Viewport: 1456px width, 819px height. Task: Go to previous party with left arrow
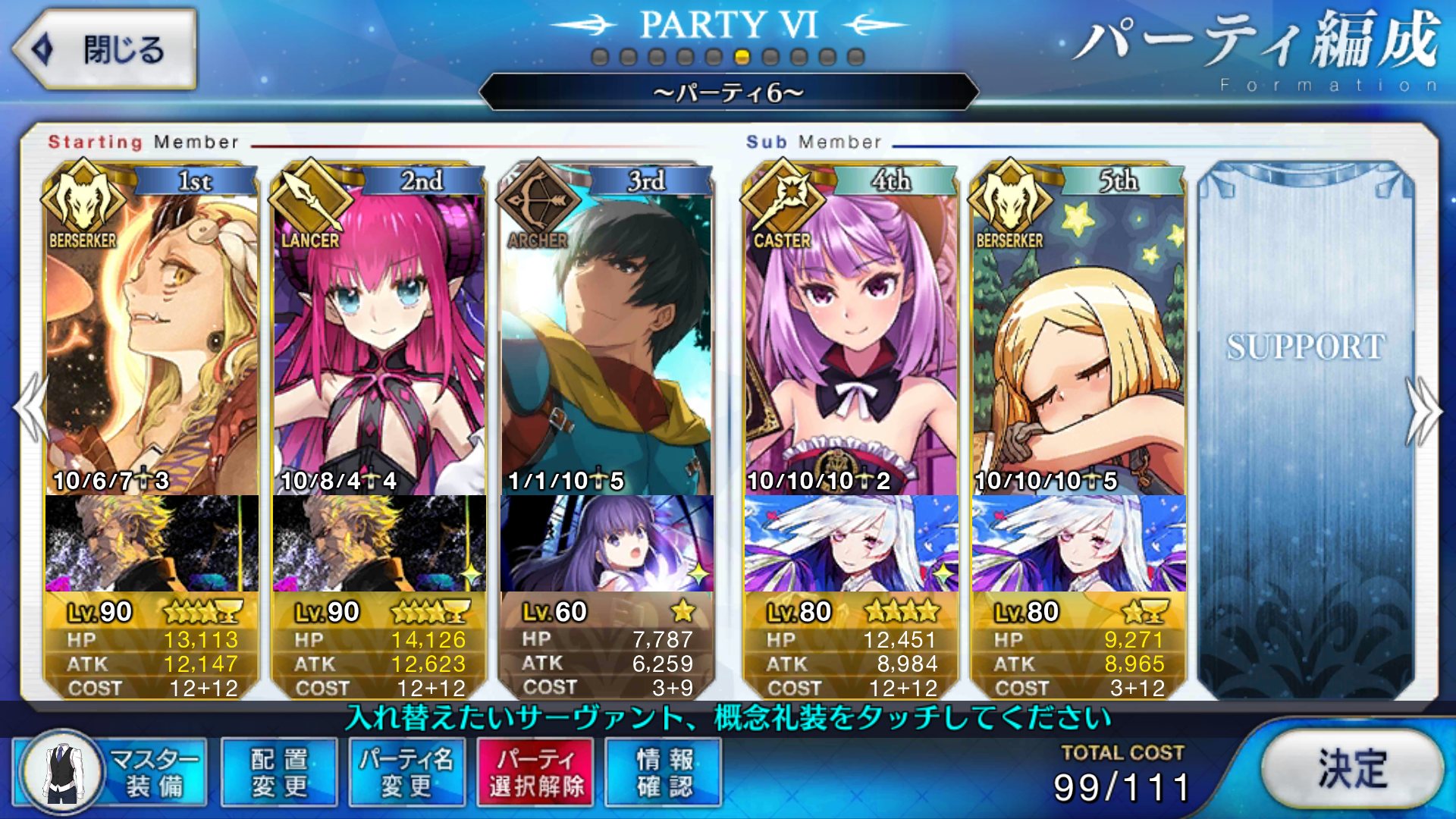[x=30, y=409]
